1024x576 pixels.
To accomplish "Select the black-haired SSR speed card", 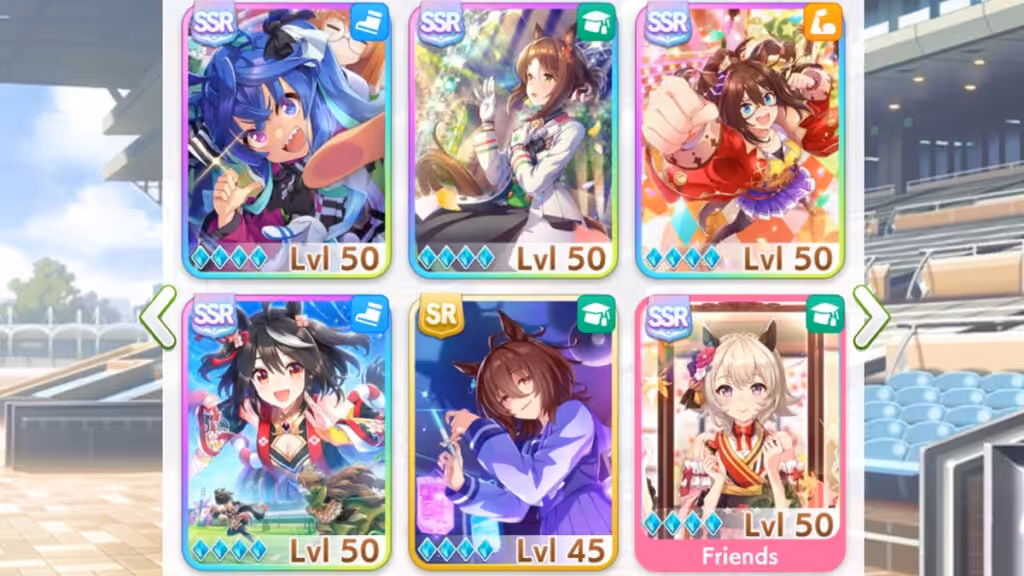I will (286, 432).
